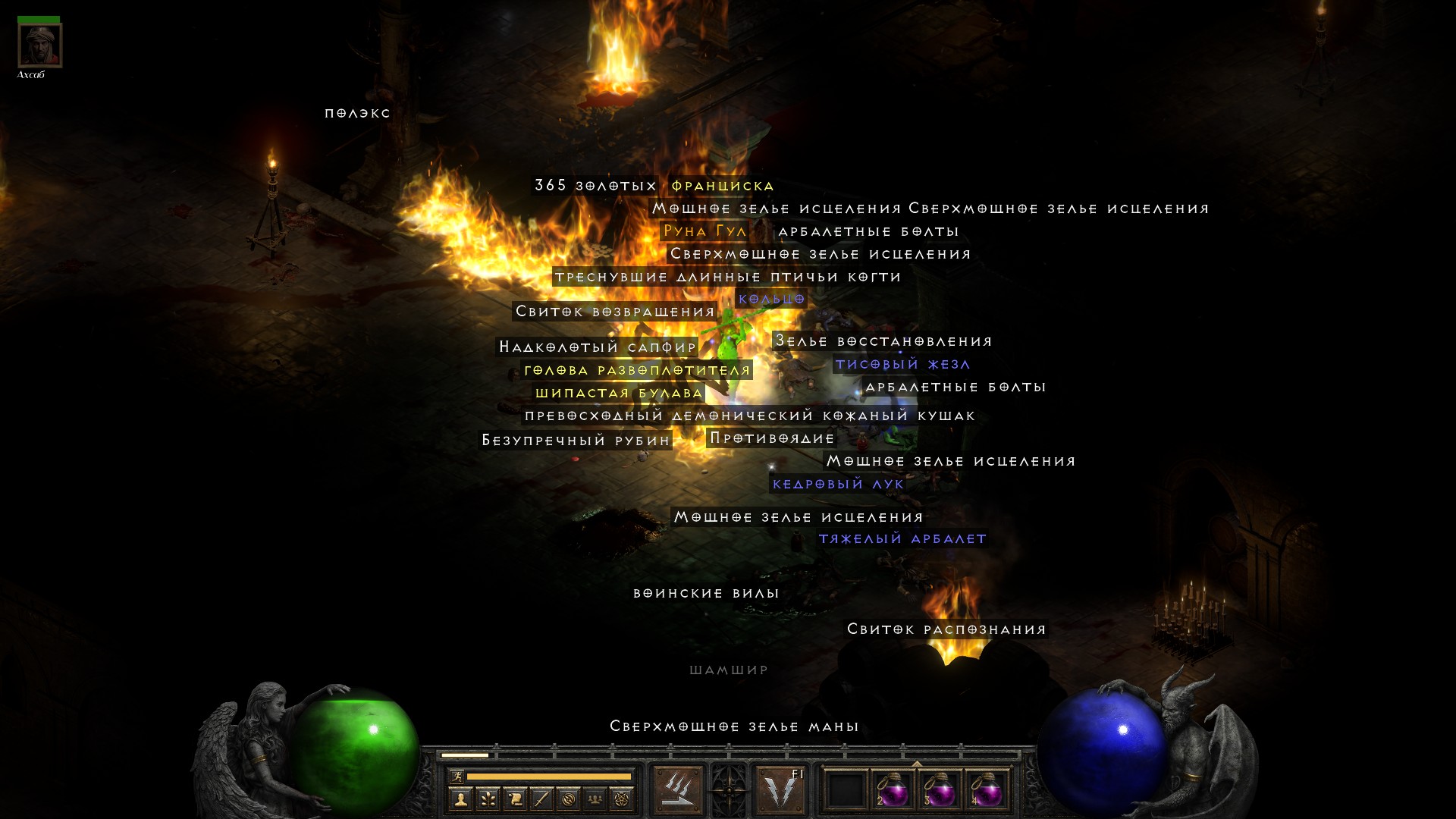Open the quest log scroll icon
This screenshot has width=1456, height=819.
tap(515, 799)
